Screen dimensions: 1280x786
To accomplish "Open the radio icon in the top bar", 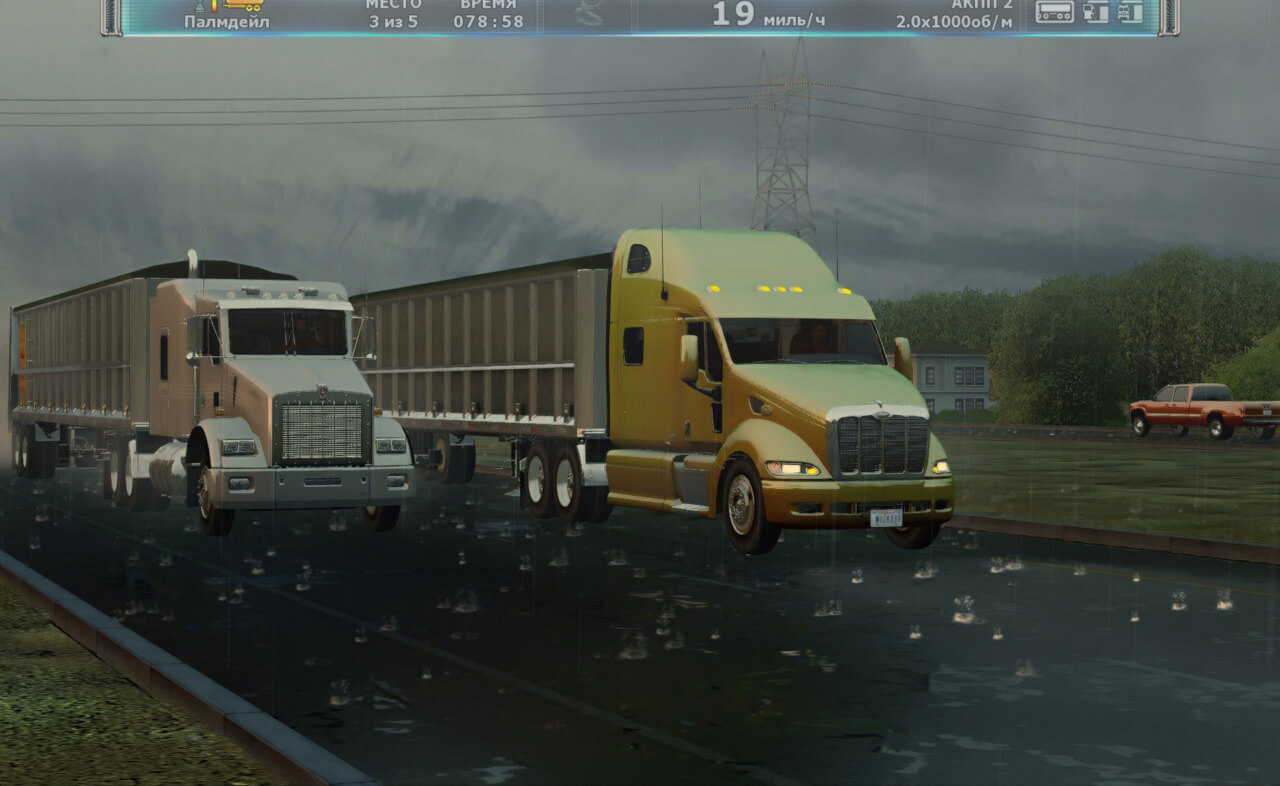I will (1054, 12).
